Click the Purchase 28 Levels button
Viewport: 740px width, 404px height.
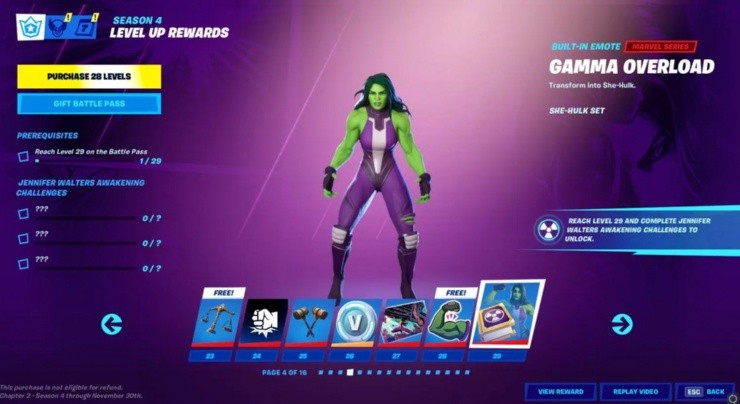[89, 76]
